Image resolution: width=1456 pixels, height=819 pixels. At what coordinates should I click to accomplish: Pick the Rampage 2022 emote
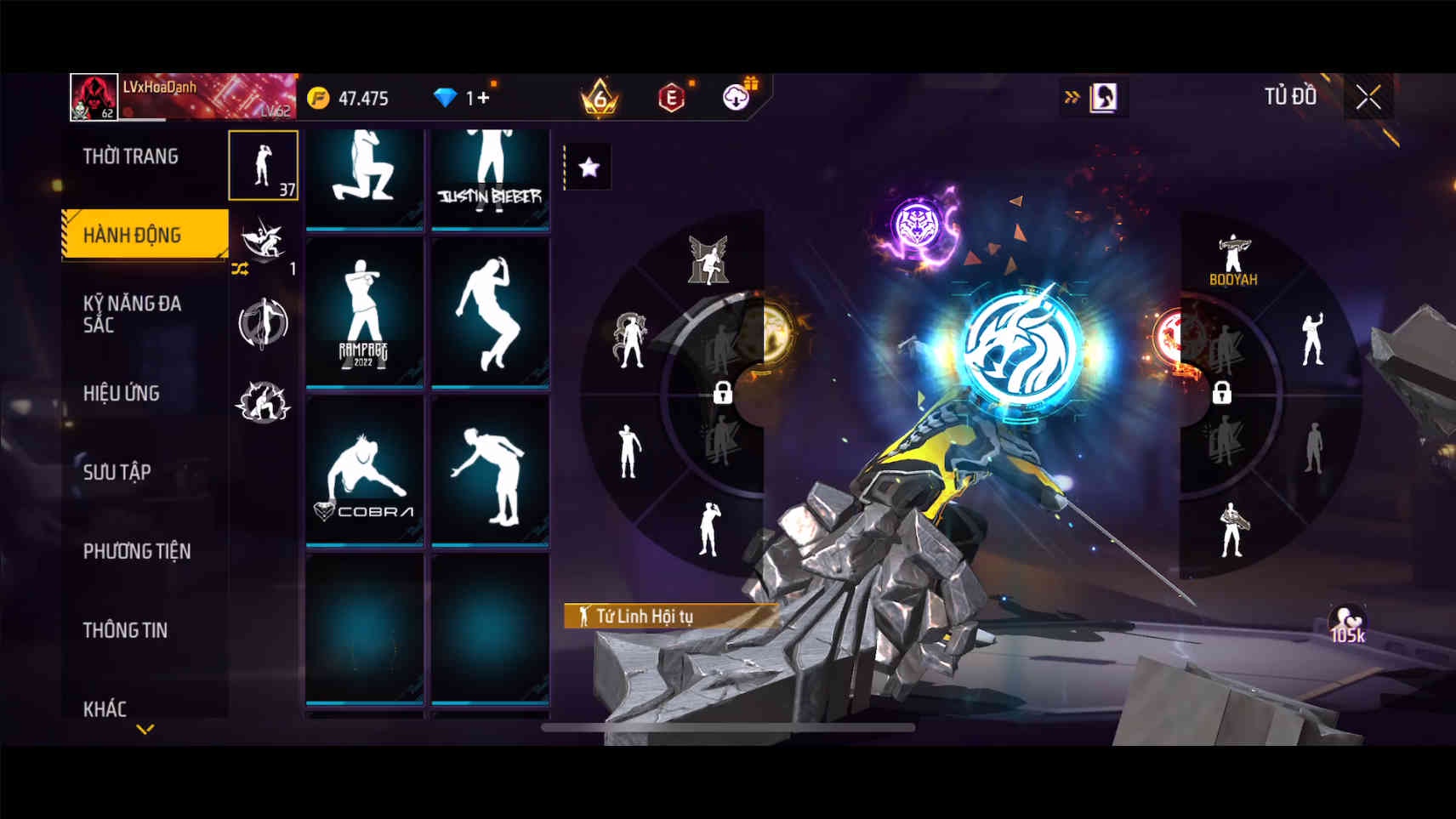pos(364,313)
